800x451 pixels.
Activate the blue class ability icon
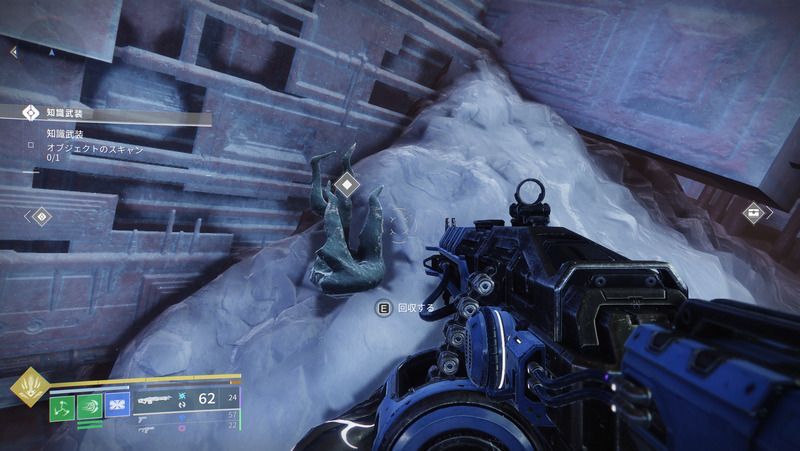117,403
